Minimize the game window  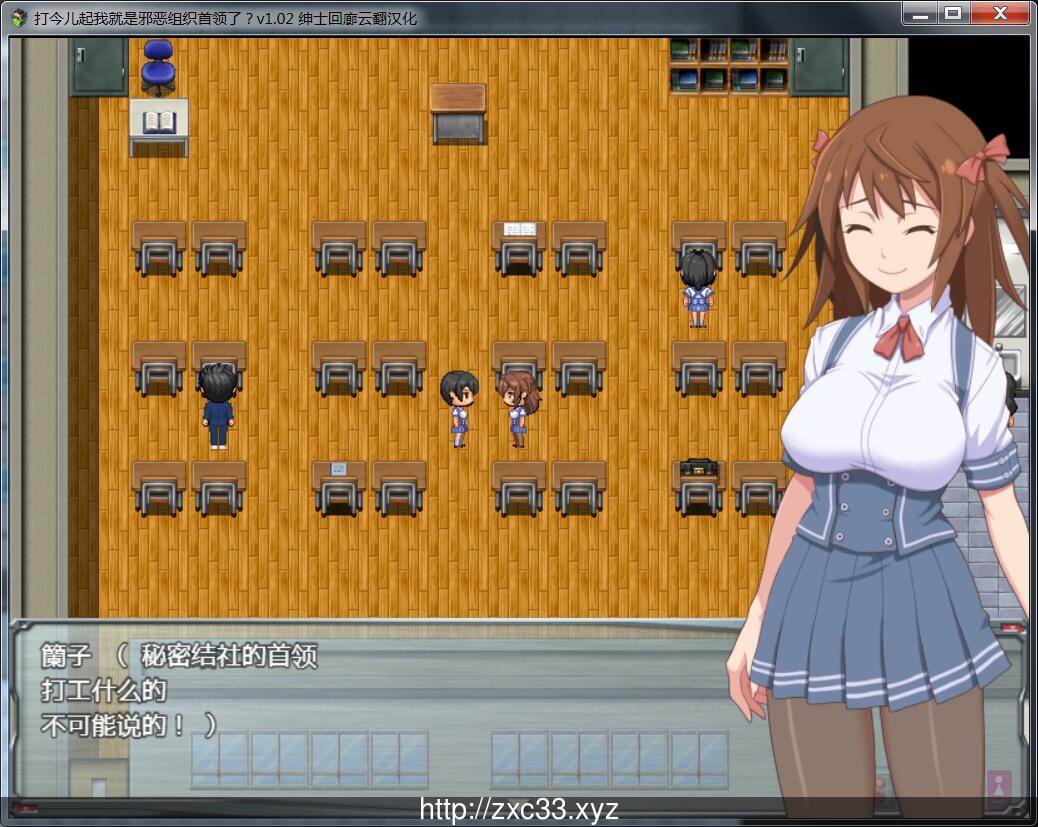click(920, 13)
